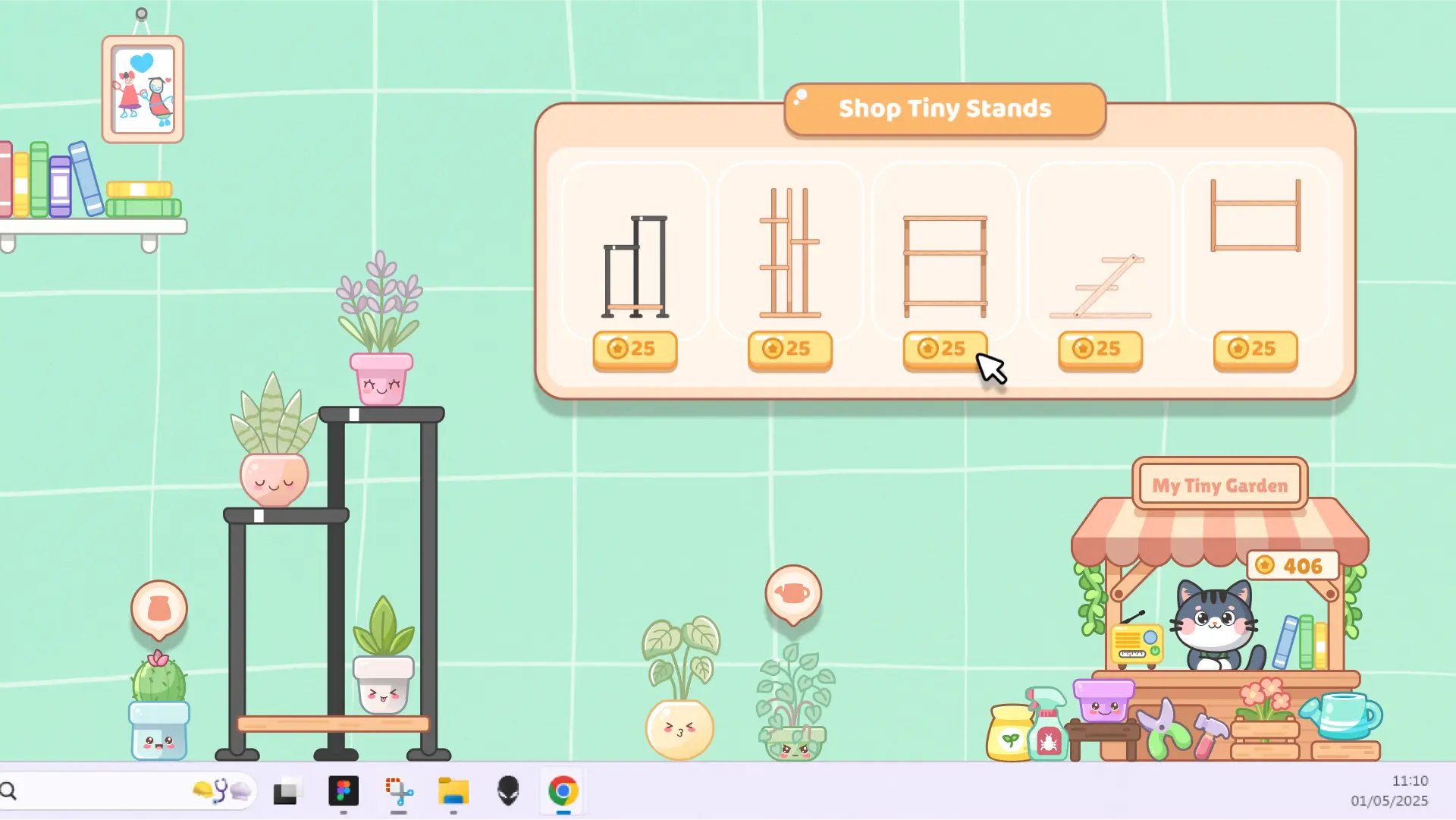This screenshot has height=820, width=1456.
Task: Select the teal watering can at the stall
Action: point(1344,715)
